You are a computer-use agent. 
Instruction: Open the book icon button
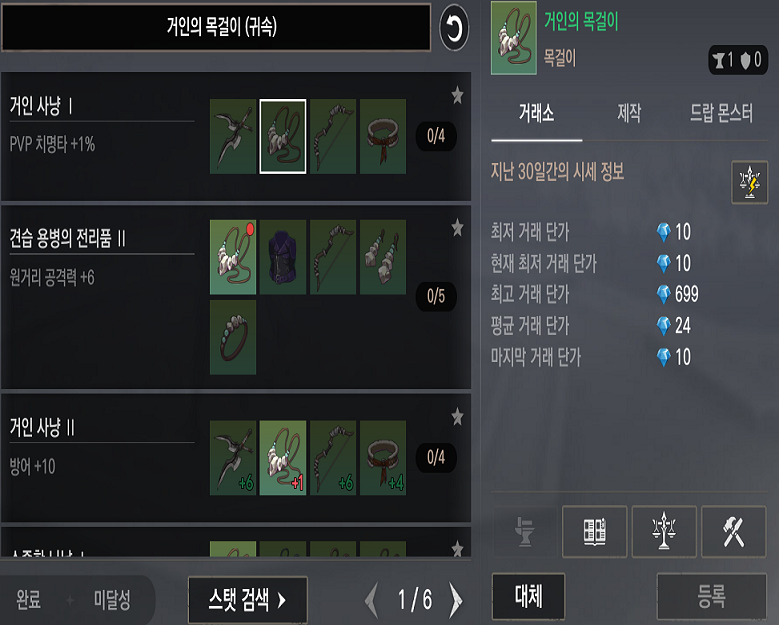pyautogui.click(x=594, y=531)
